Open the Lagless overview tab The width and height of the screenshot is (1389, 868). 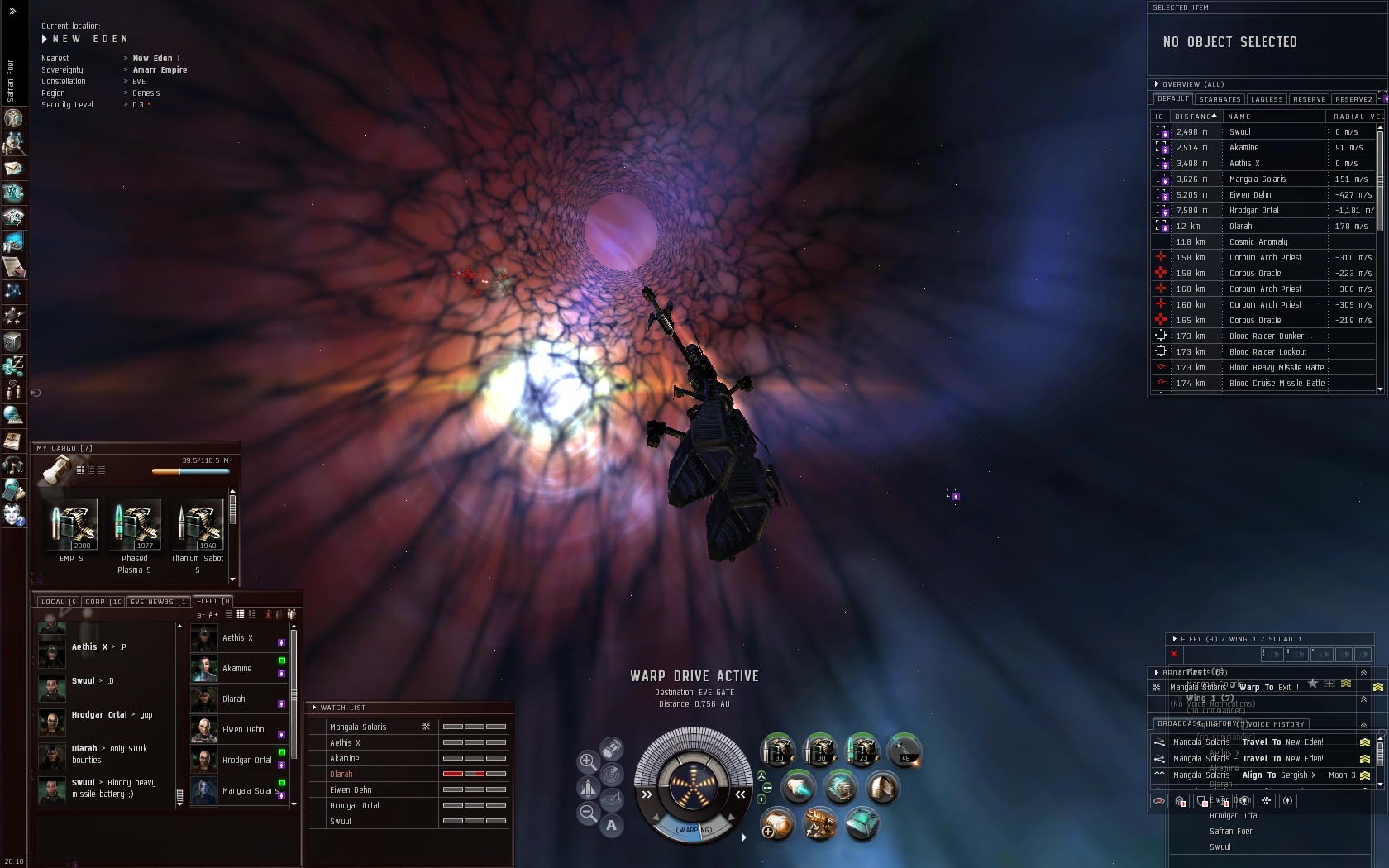coord(1267,99)
